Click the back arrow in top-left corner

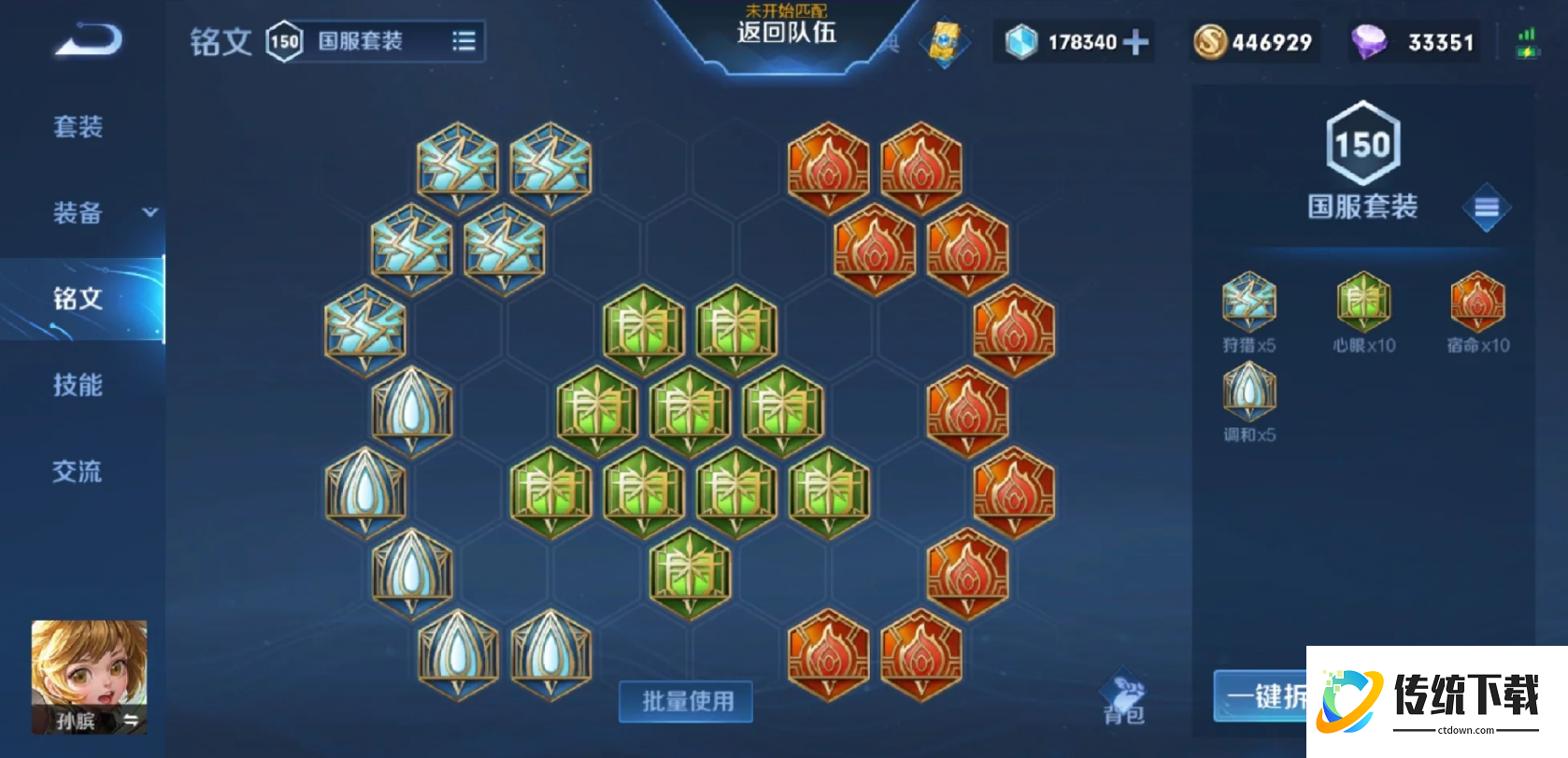click(89, 37)
